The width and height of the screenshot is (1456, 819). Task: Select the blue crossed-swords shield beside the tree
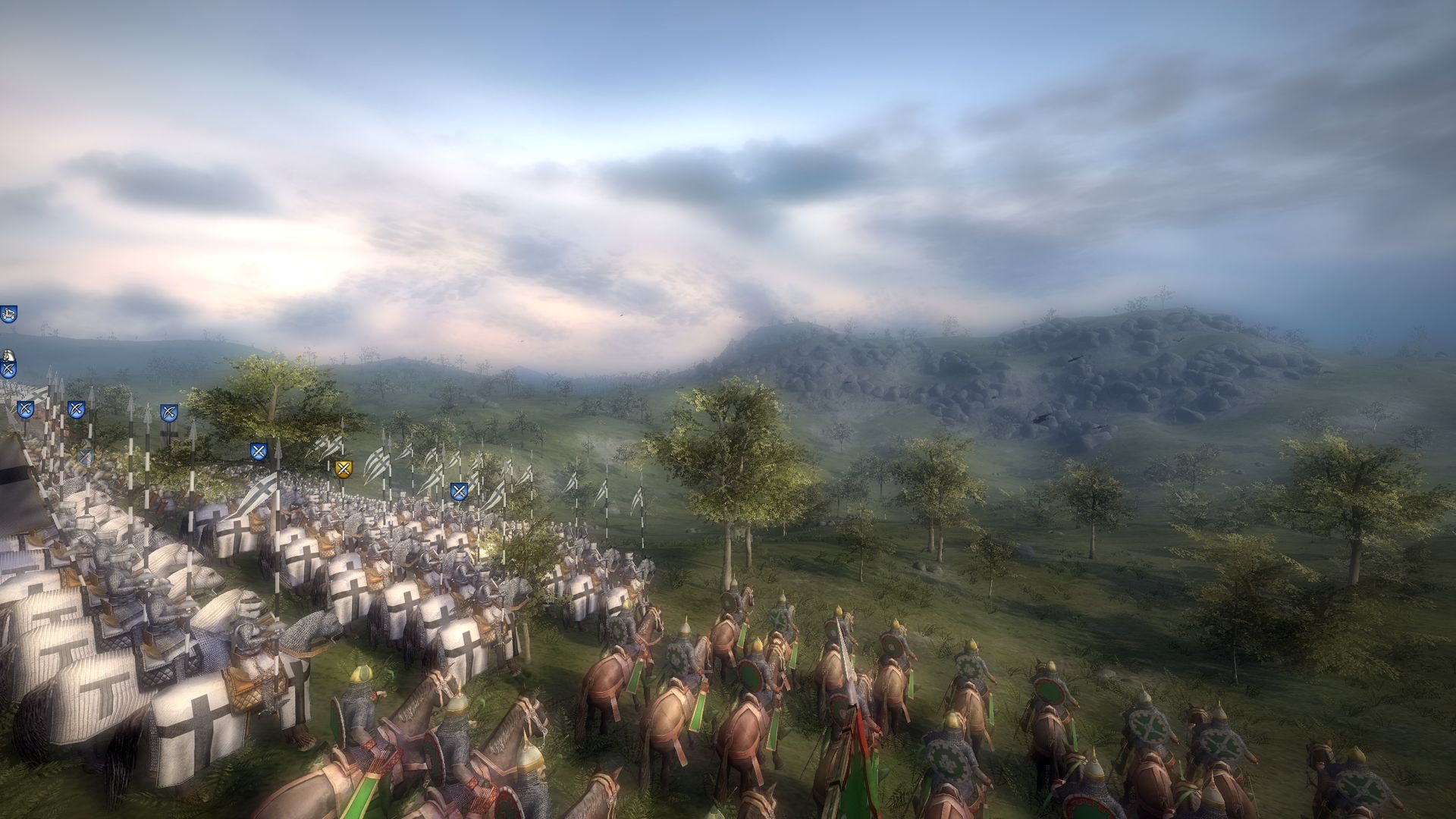click(258, 452)
